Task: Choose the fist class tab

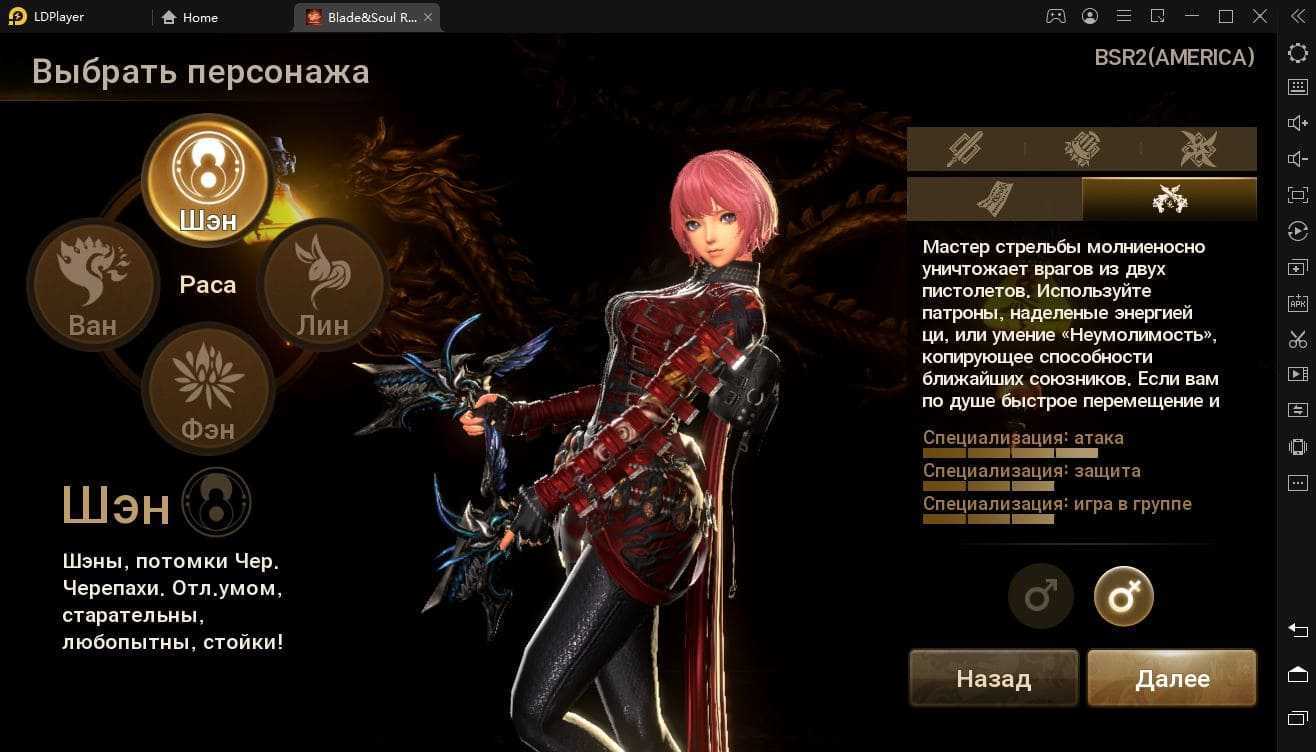Action: coord(1082,149)
